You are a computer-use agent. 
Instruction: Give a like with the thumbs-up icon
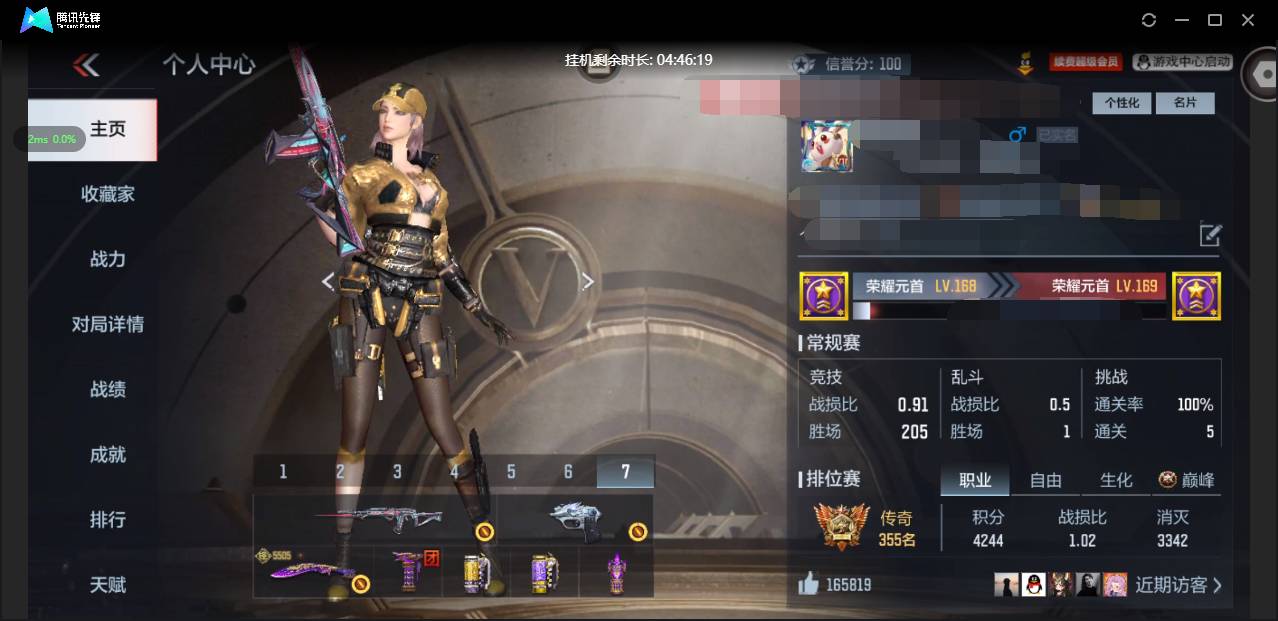(809, 584)
